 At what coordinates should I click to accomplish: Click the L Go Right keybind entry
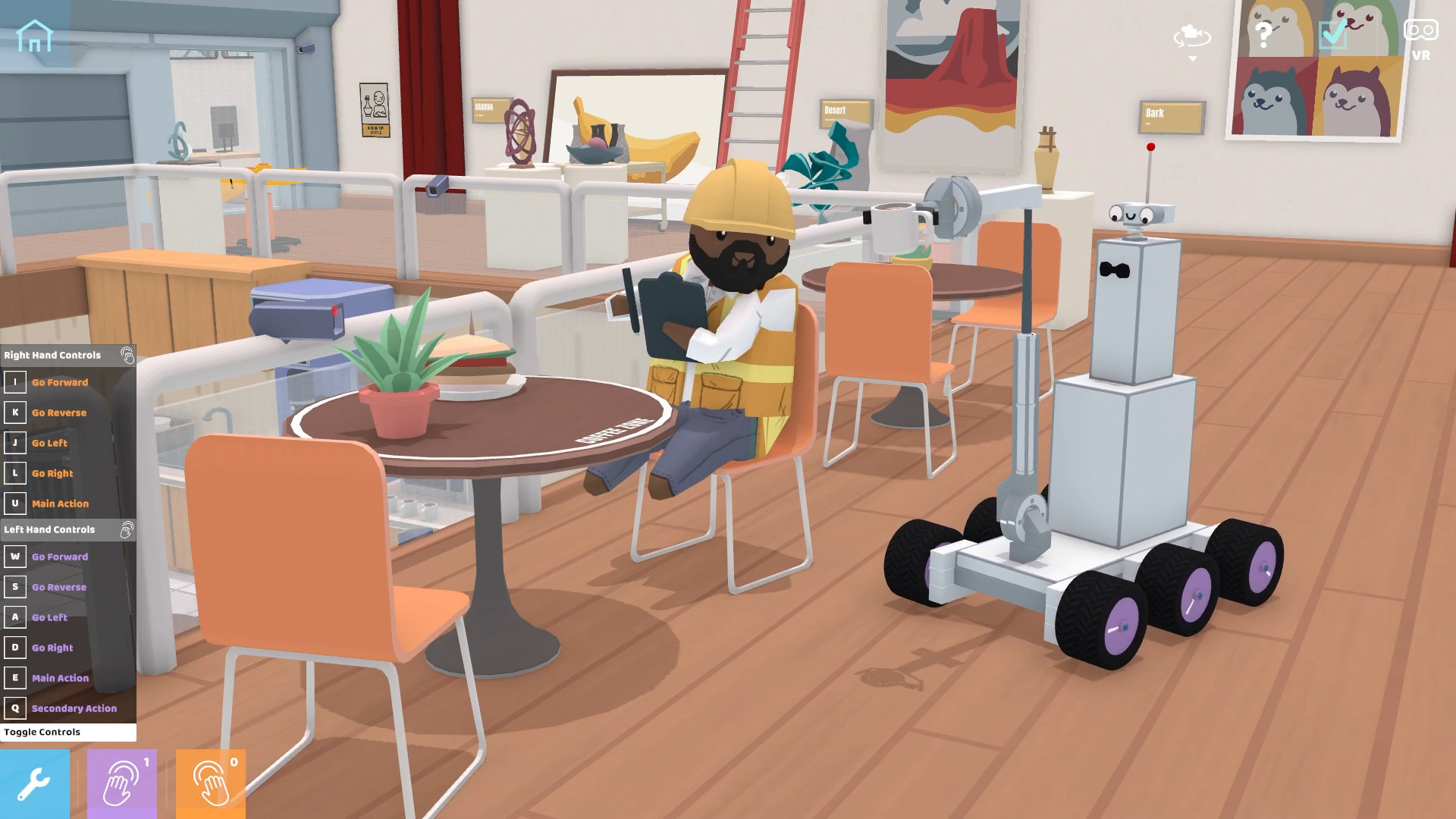(x=48, y=473)
